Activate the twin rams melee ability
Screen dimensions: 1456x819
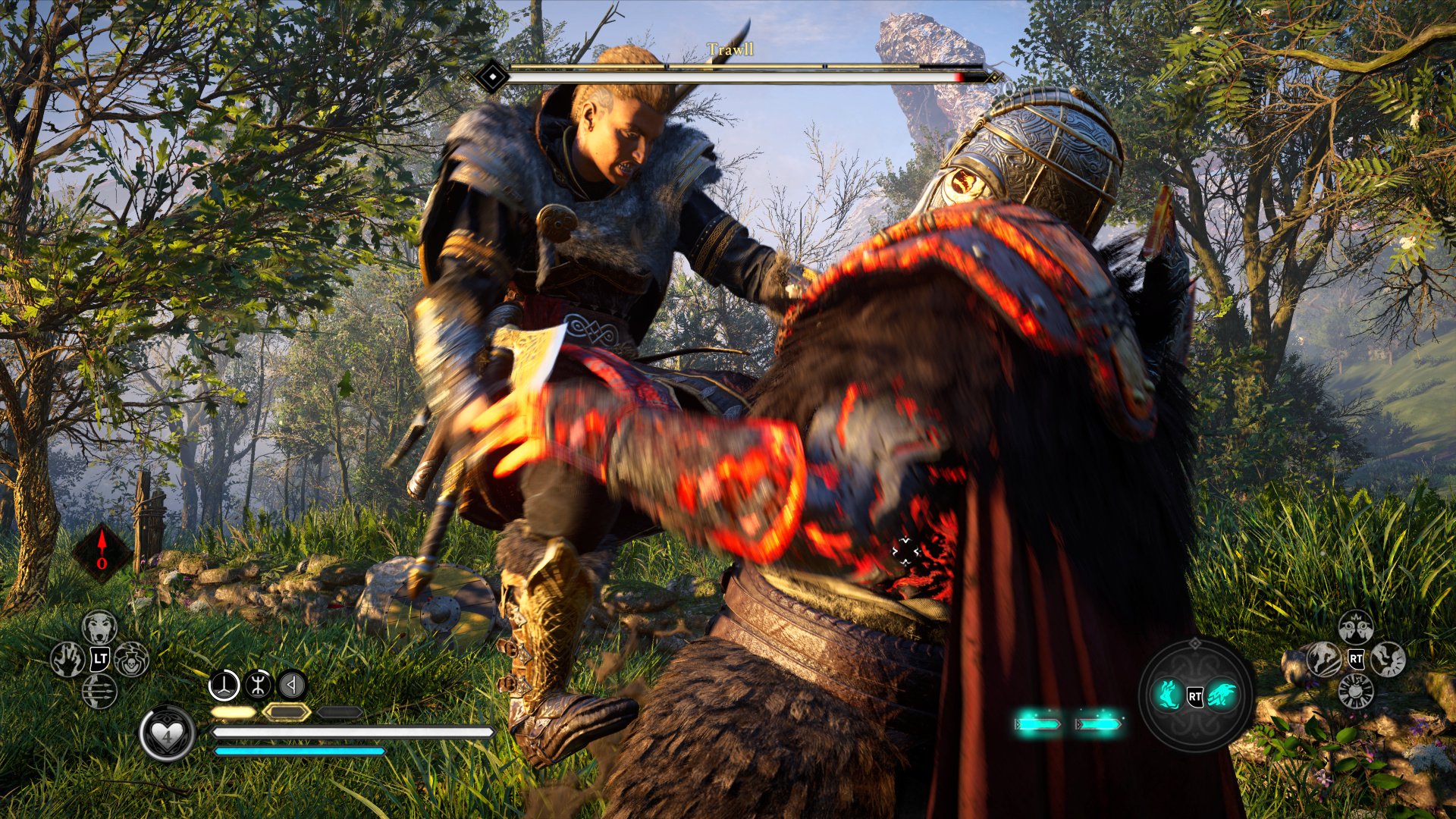tap(1356, 627)
